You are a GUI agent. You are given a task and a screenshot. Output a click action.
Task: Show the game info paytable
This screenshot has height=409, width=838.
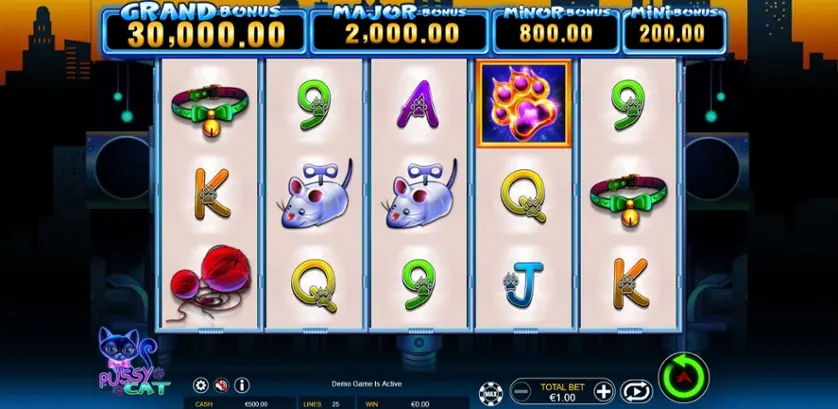(x=242, y=385)
